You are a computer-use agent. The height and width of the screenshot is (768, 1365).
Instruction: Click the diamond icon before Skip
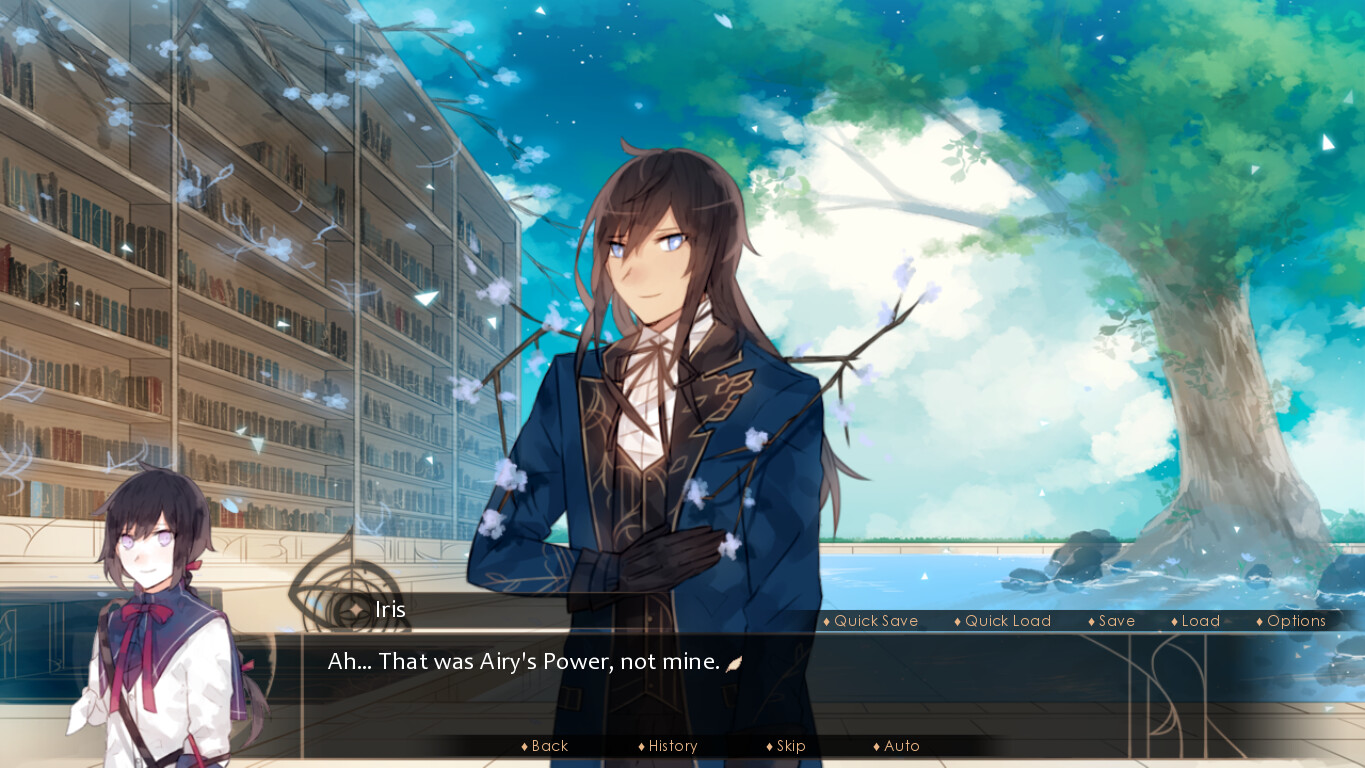tap(770, 745)
